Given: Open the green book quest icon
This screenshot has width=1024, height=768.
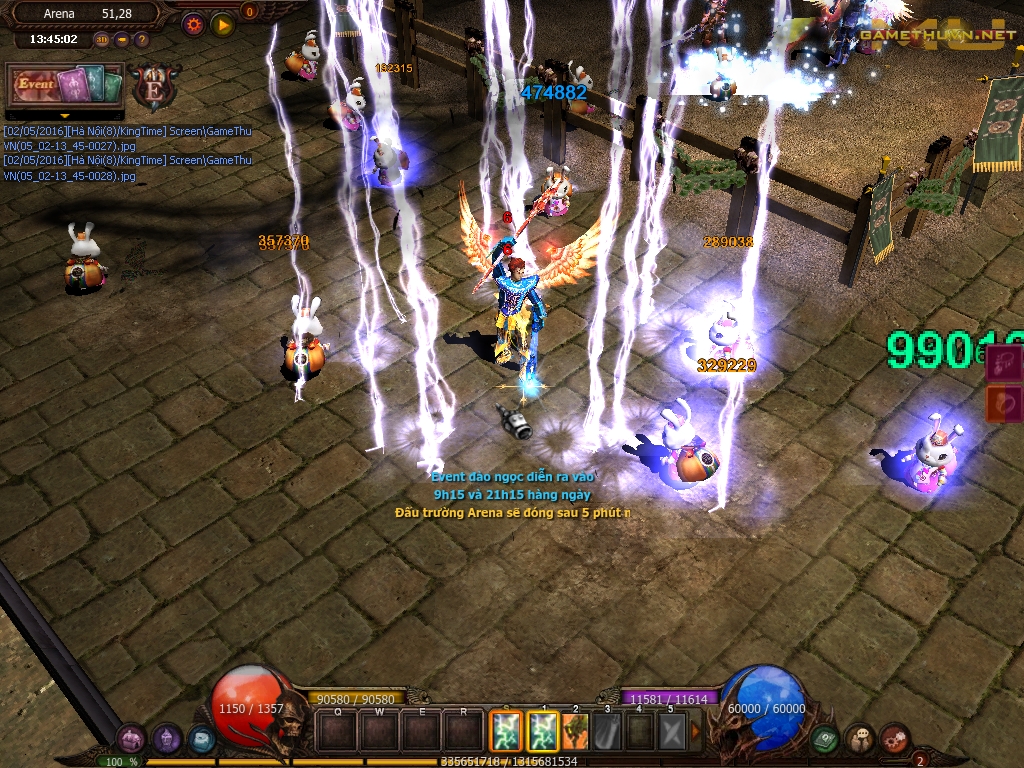Looking at the screenshot, I should point(825,739).
